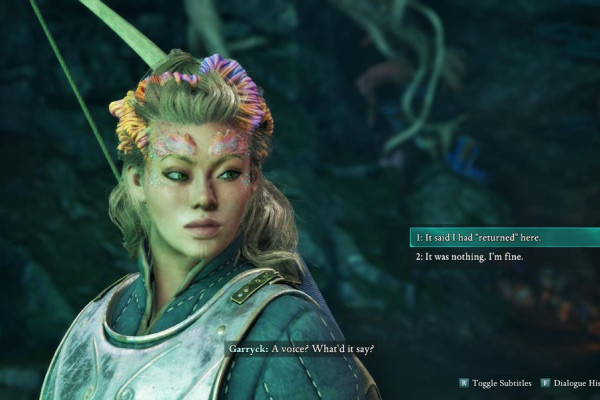Select the "It was nothing. I'm fine." response
Image resolution: width=600 pixels, height=400 pixels.
pyautogui.click(x=470, y=257)
